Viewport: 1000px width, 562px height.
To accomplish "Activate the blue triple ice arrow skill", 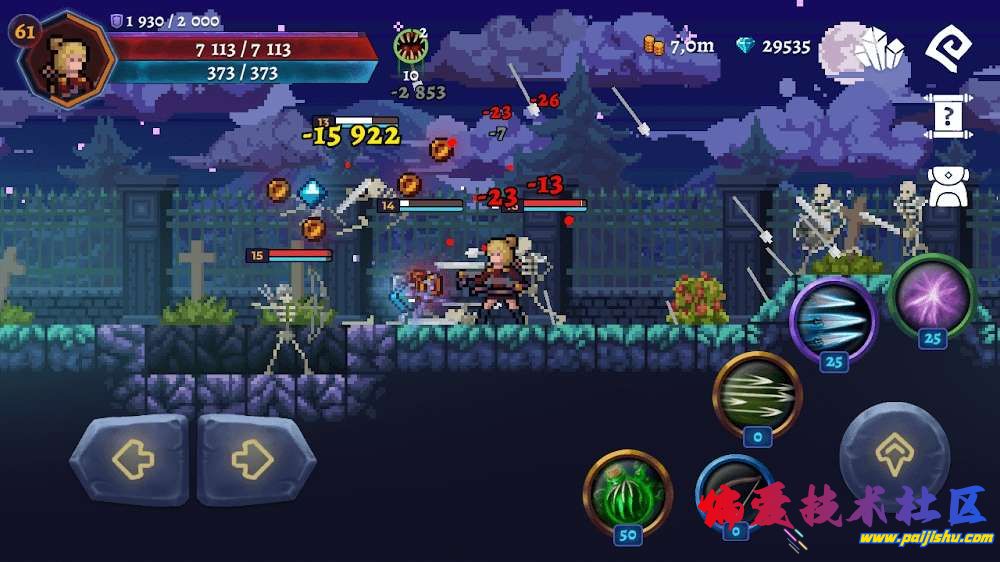I will (832, 319).
